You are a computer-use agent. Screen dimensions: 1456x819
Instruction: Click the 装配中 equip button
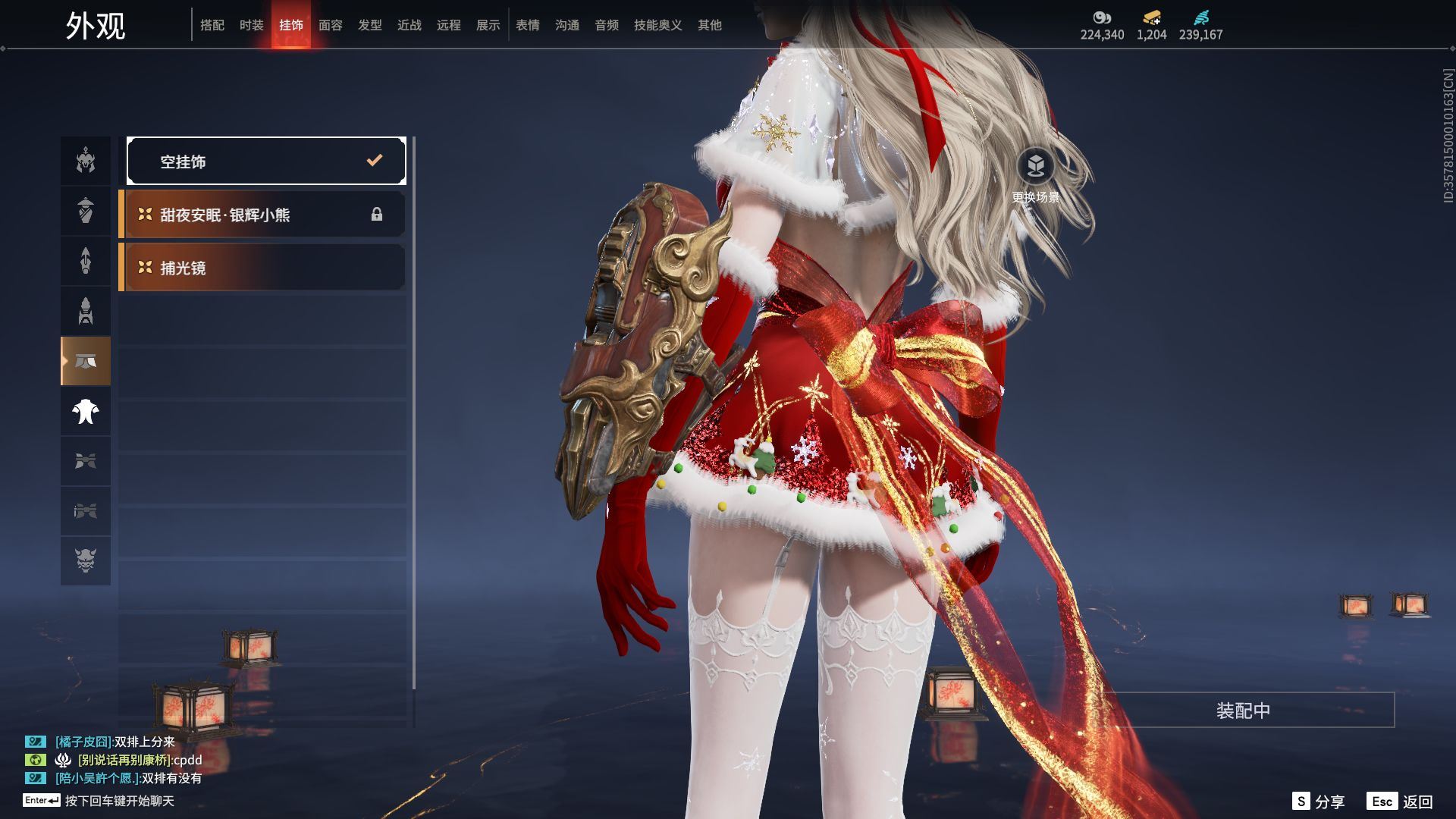1243,710
